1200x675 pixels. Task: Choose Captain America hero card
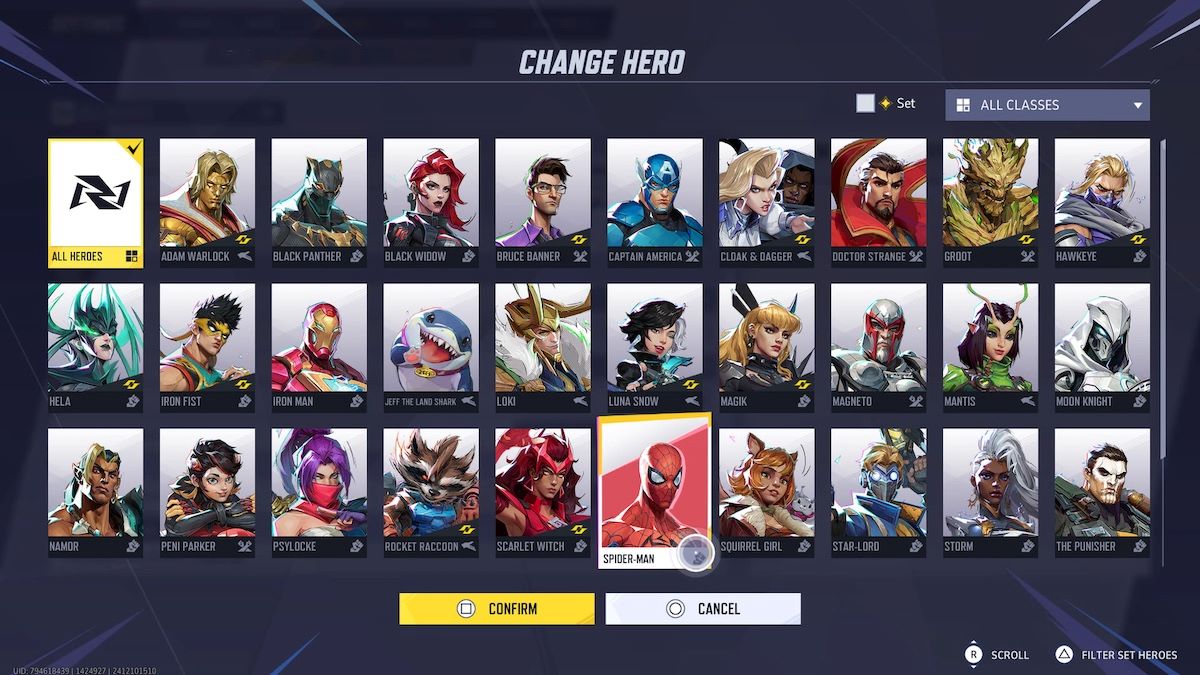(x=654, y=203)
